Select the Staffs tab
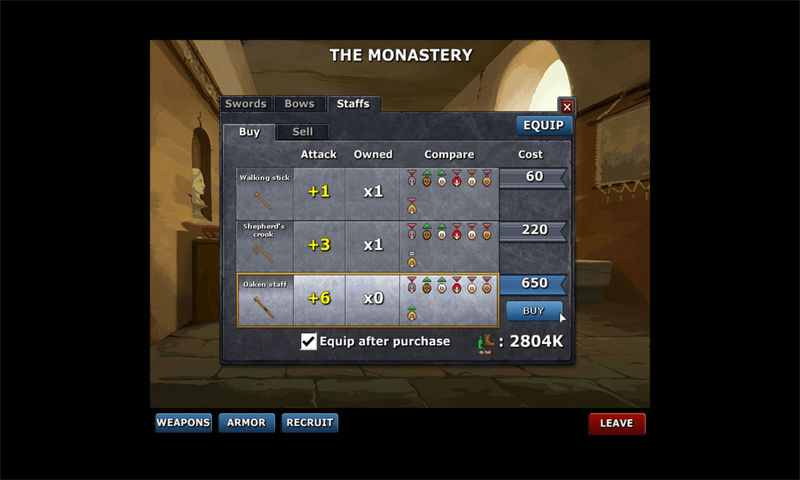 coord(352,104)
